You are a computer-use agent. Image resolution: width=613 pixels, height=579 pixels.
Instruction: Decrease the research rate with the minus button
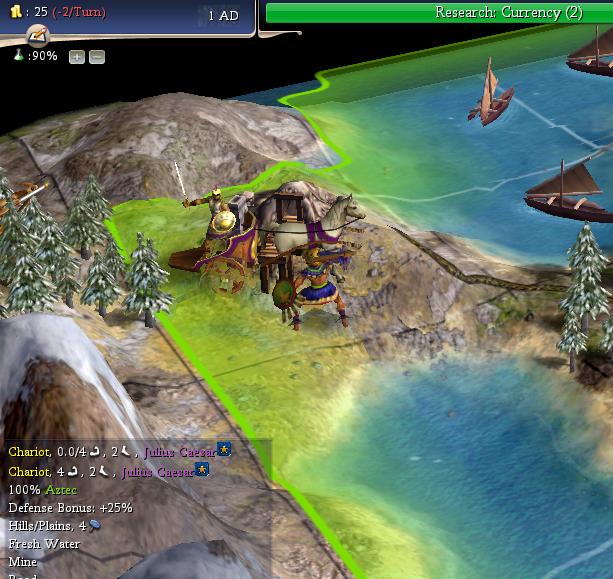[x=96, y=57]
